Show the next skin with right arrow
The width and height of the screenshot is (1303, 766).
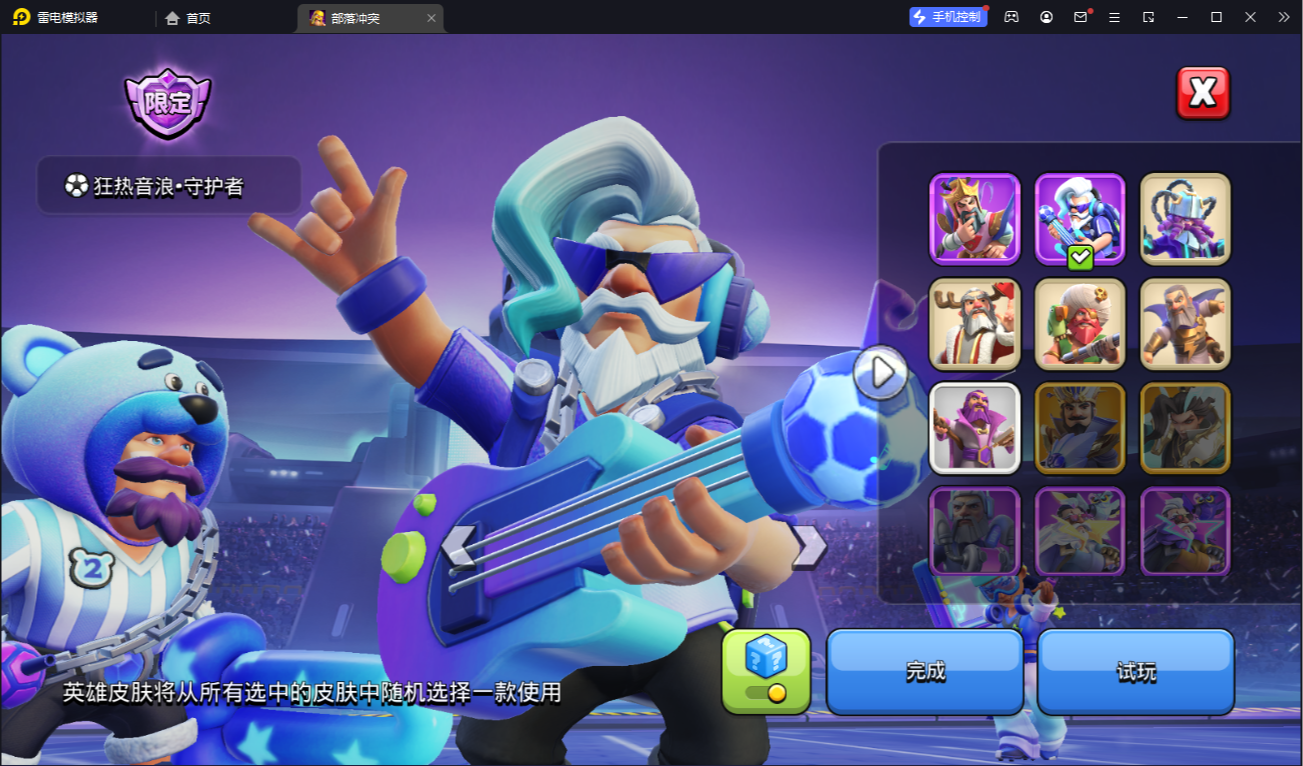pos(808,546)
